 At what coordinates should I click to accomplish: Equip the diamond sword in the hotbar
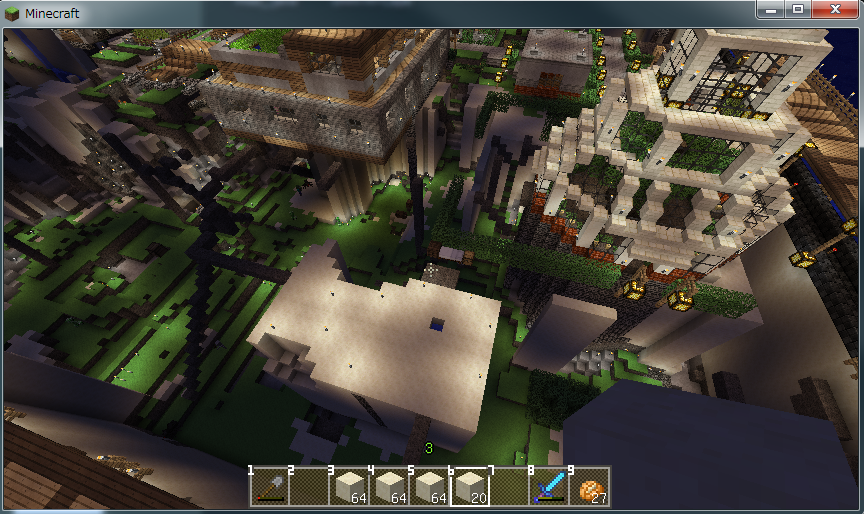pyautogui.click(x=549, y=487)
